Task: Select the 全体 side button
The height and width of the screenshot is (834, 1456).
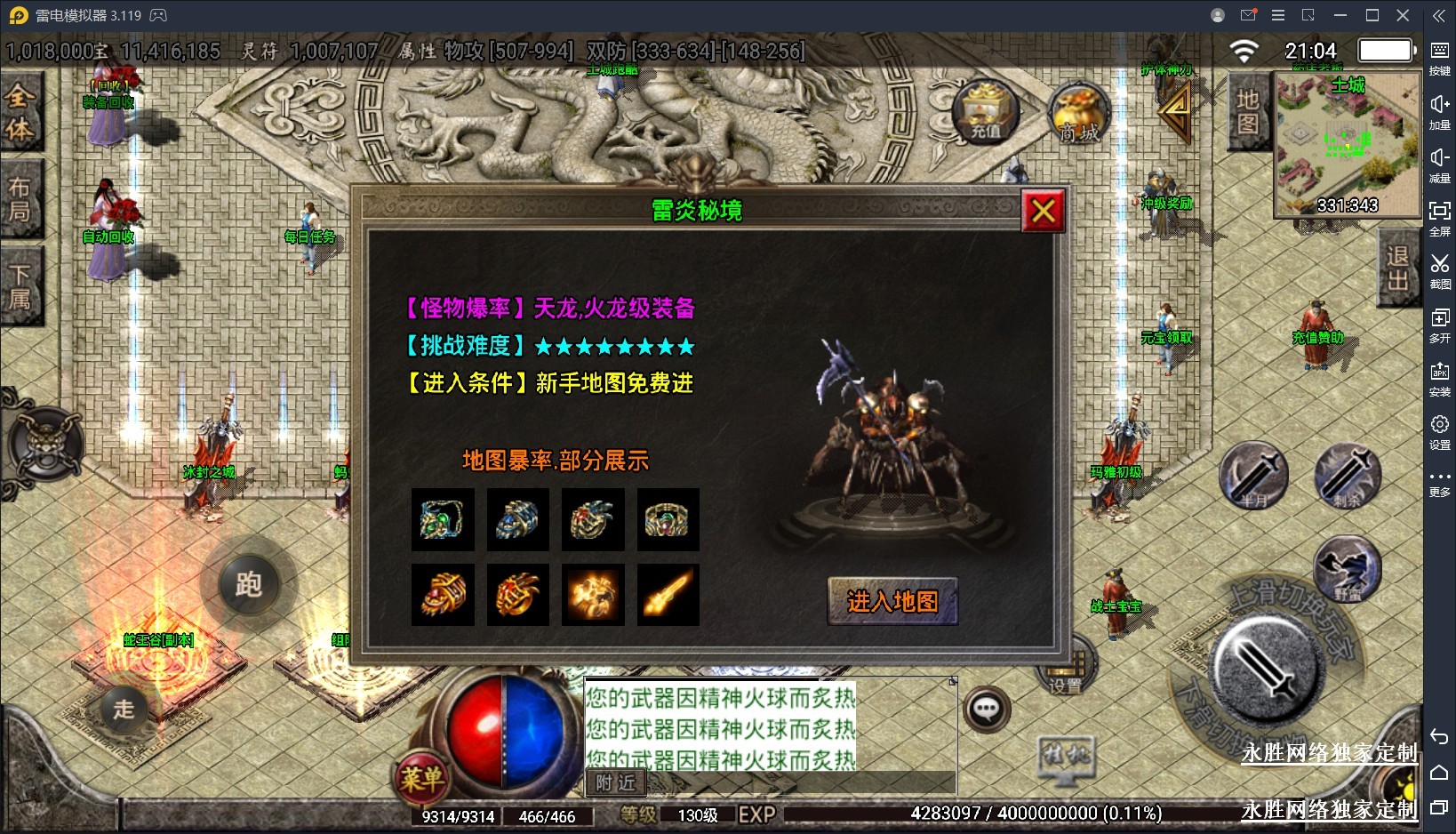Action: click(20, 113)
